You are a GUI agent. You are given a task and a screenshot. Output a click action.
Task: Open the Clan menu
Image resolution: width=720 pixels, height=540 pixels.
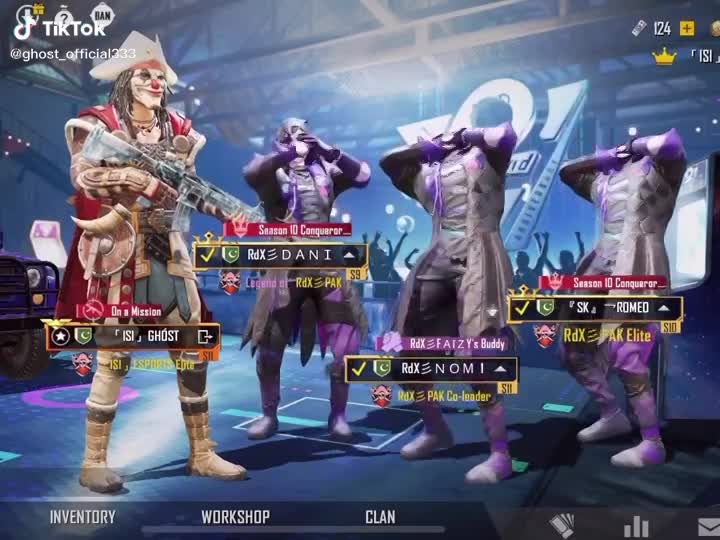click(x=380, y=517)
